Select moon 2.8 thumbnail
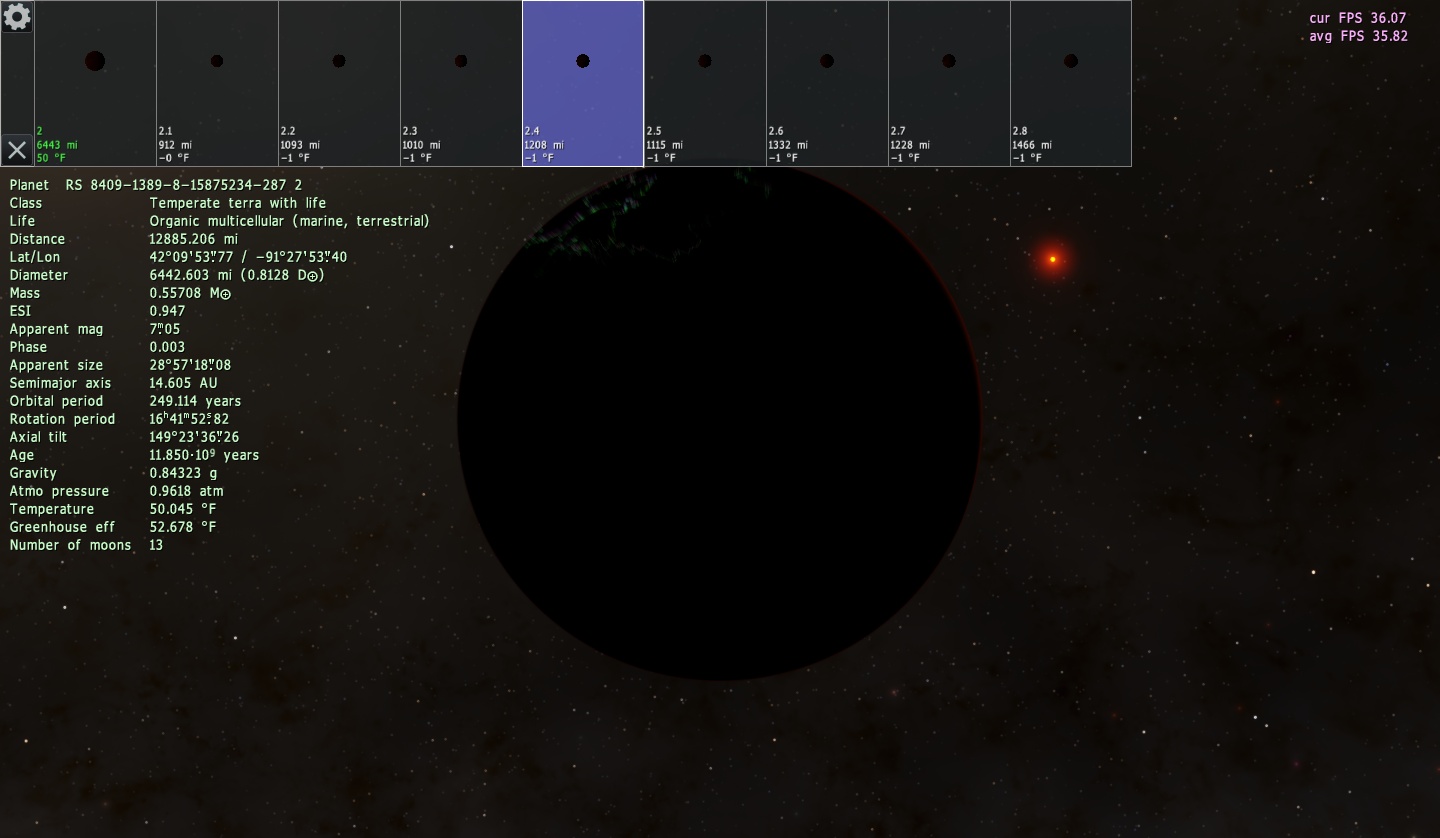This screenshot has height=838, width=1440. tap(1071, 83)
